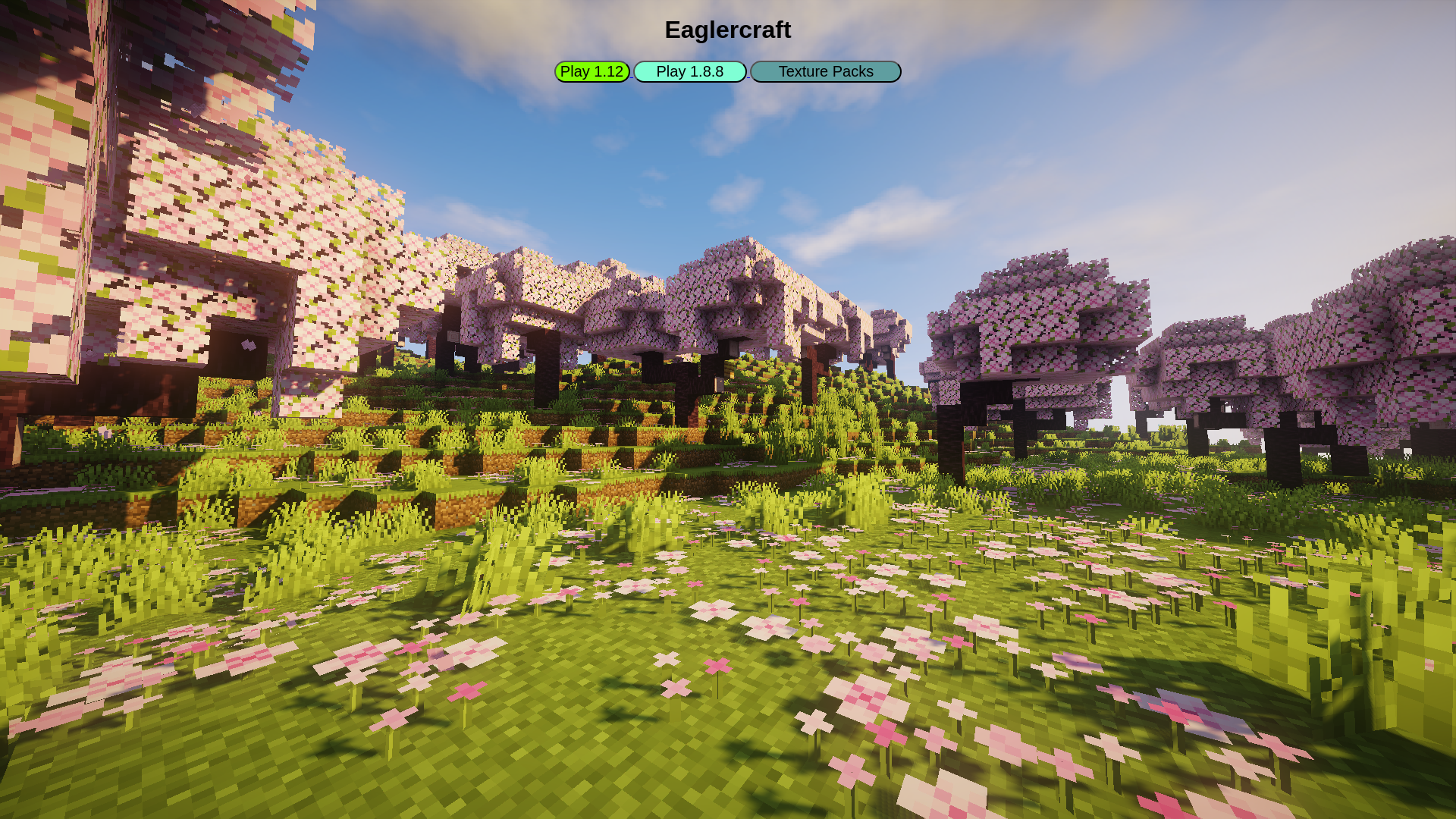The image size is (1456, 819).
Task: Start Eaglercraft with Play 1.8.8
Action: (689, 71)
